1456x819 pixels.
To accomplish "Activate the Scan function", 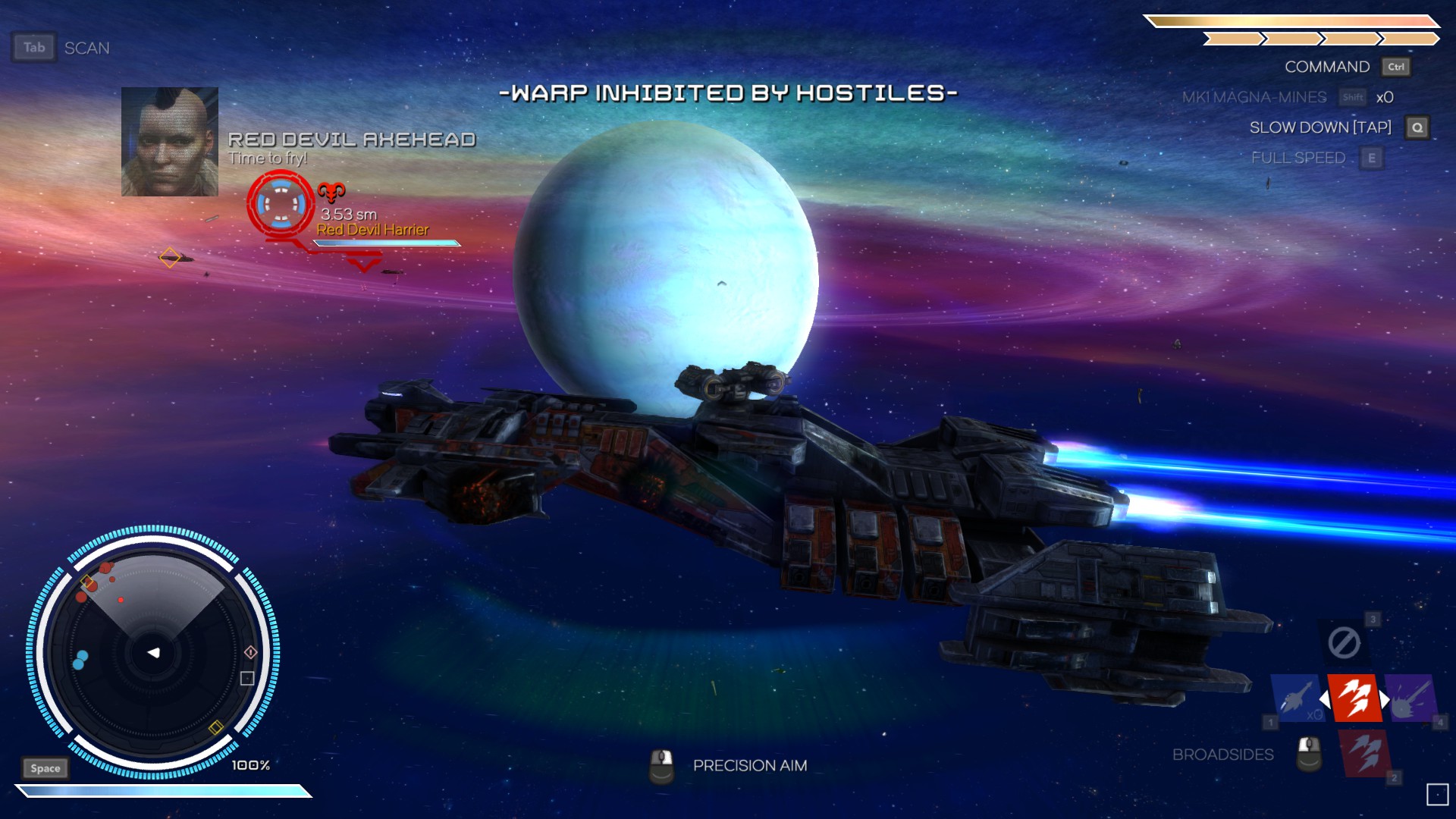I will point(86,48).
